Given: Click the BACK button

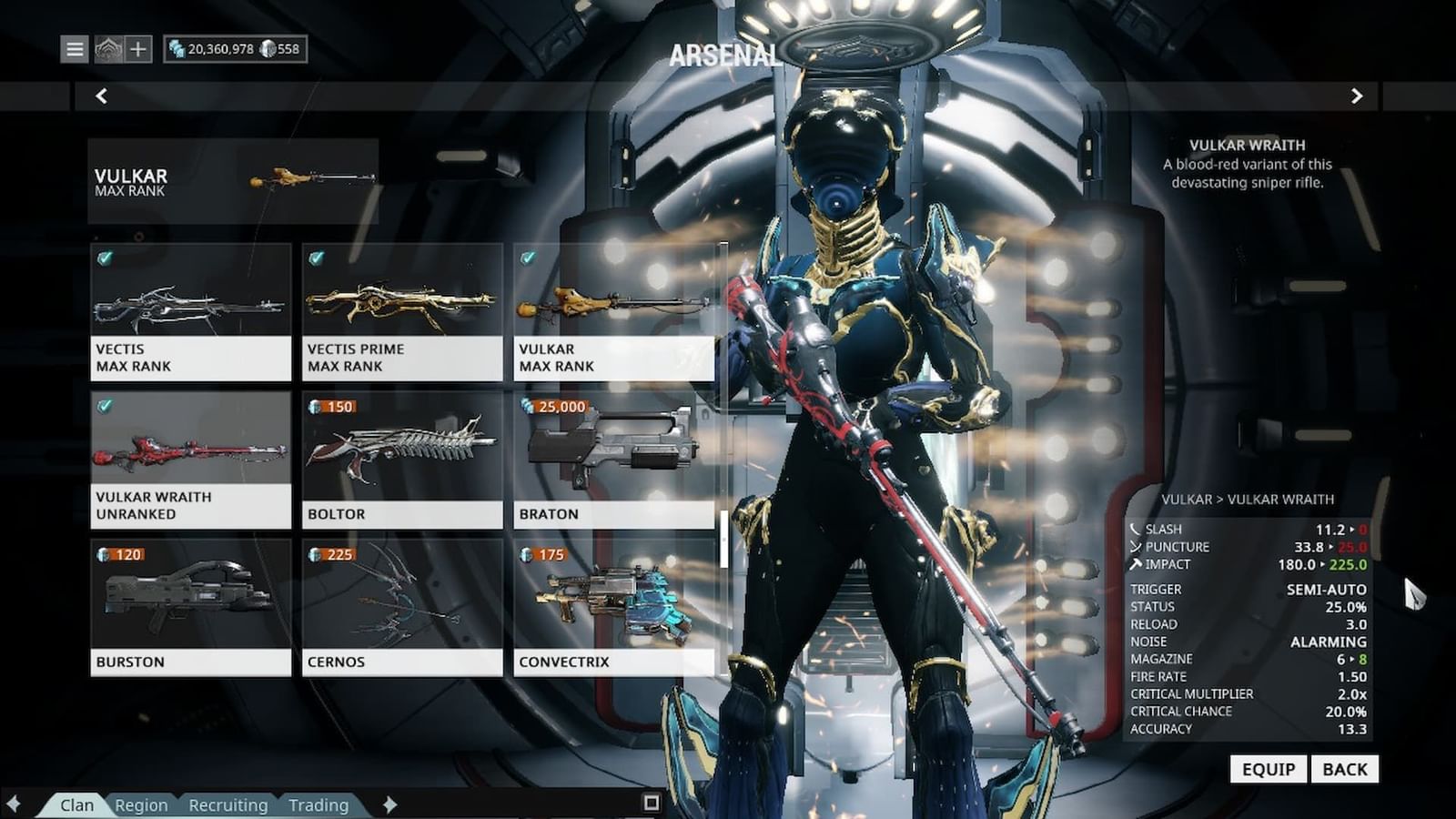Looking at the screenshot, I should (1345, 769).
